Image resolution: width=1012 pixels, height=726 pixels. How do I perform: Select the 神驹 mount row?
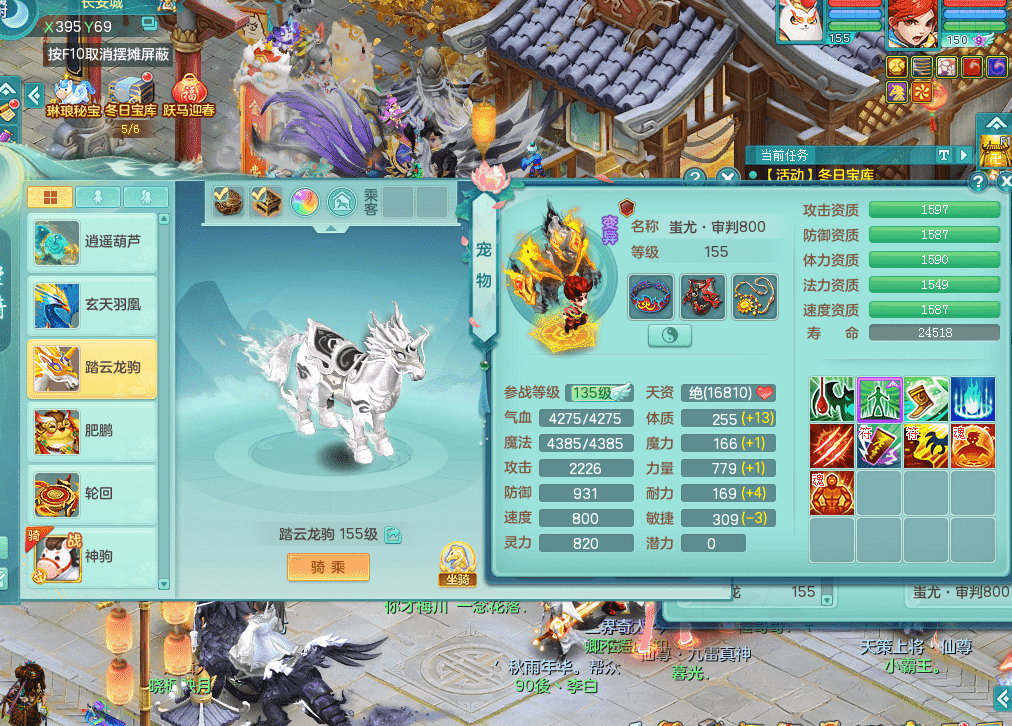(x=92, y=555)
